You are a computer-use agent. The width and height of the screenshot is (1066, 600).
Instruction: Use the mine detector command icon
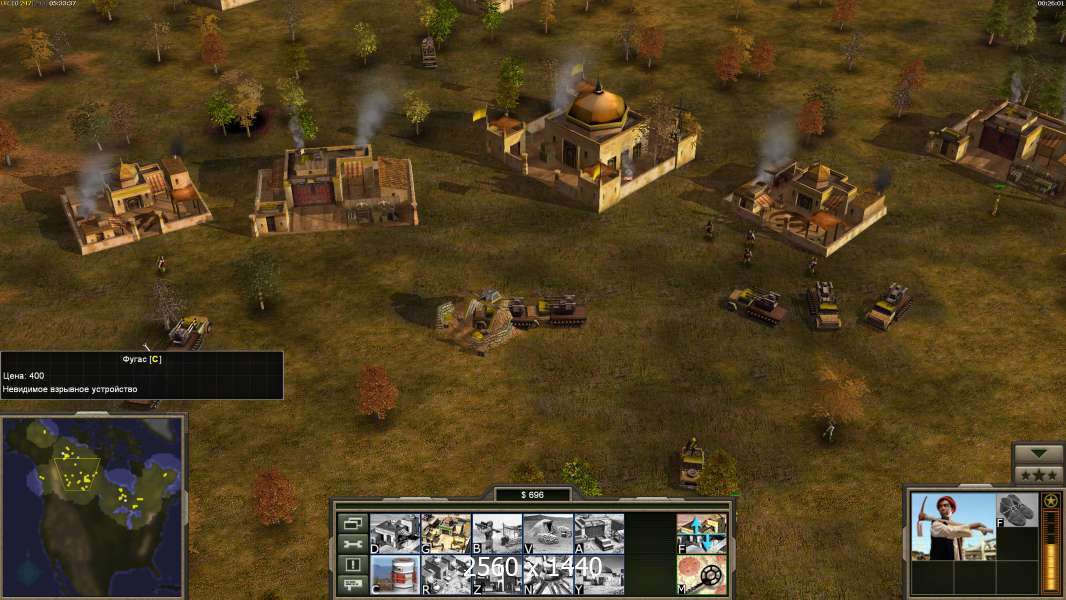coord(701,574)
